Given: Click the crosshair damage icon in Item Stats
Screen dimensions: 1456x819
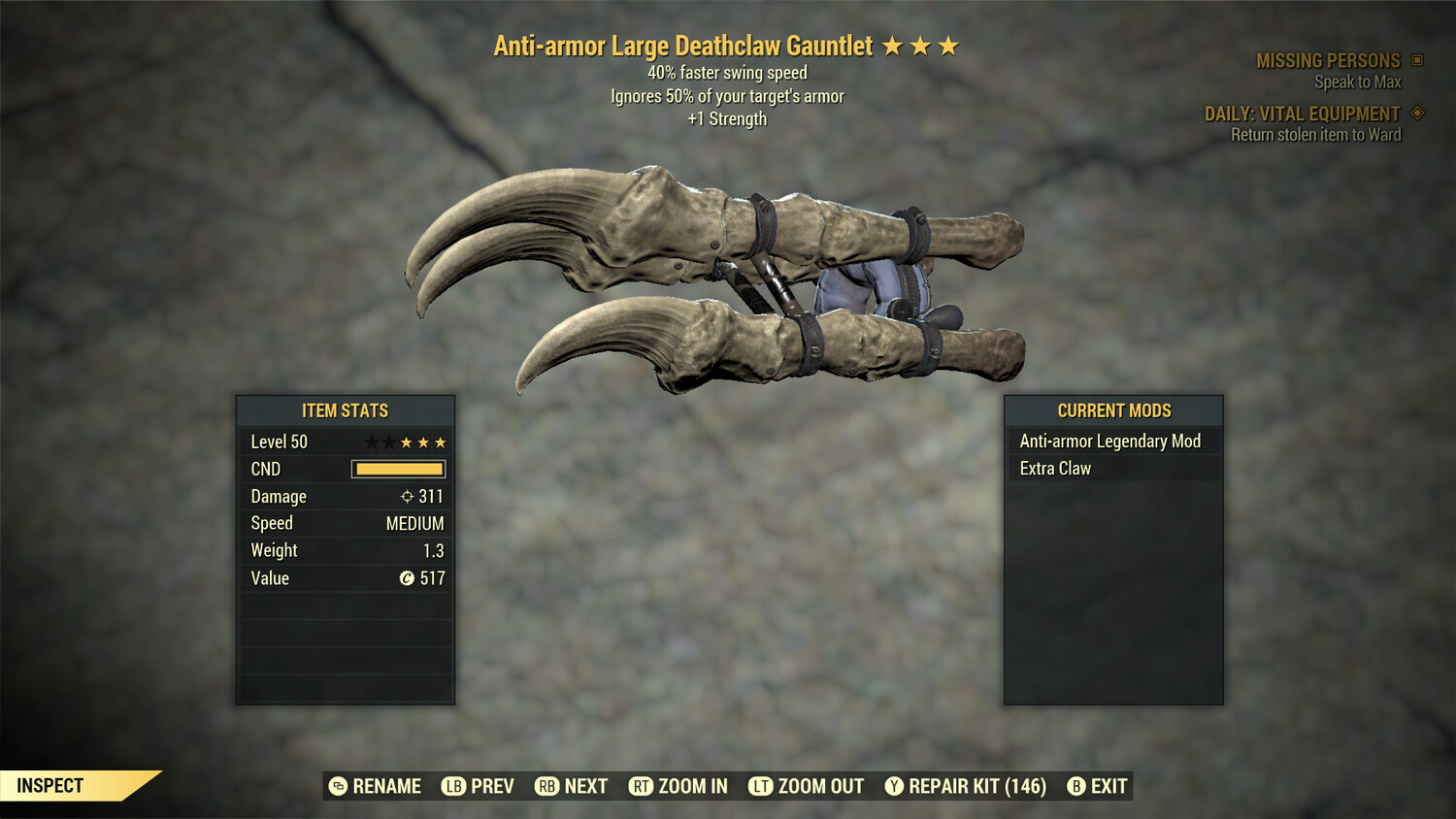Looking at the screenshot, I should tap(406, 496).
